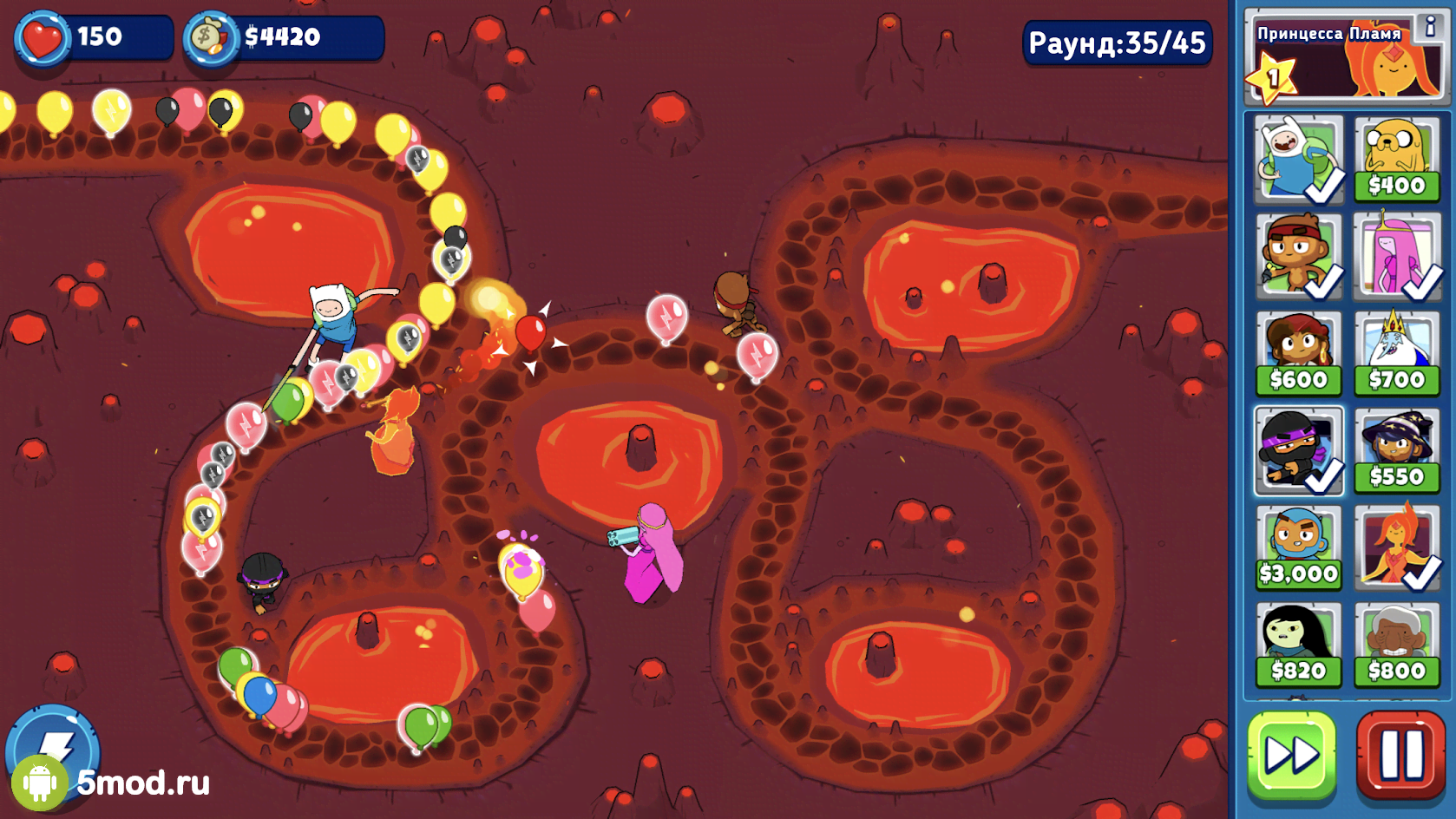Buy Marceline for $820
The width and height of the screenshot is (1456, 819).
[x=1298, y=645]
